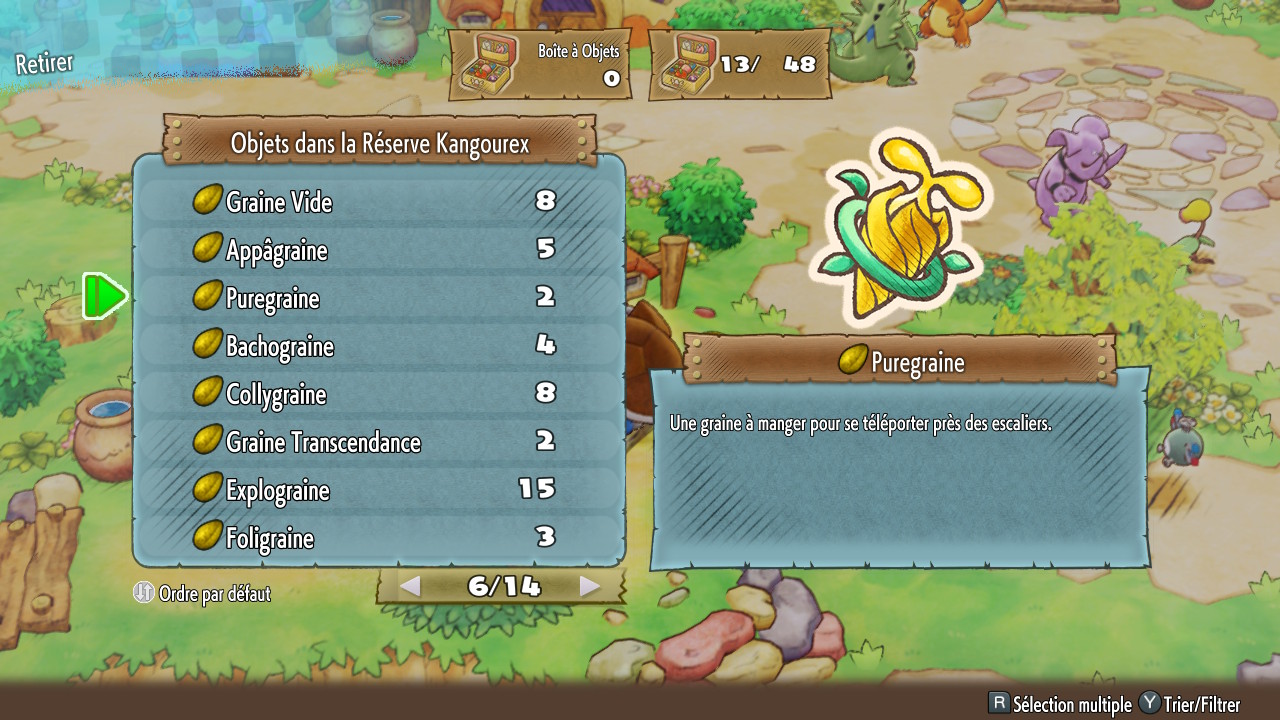Pick Bachograine in the item list

pyautogui.click(x=378, y=346)
